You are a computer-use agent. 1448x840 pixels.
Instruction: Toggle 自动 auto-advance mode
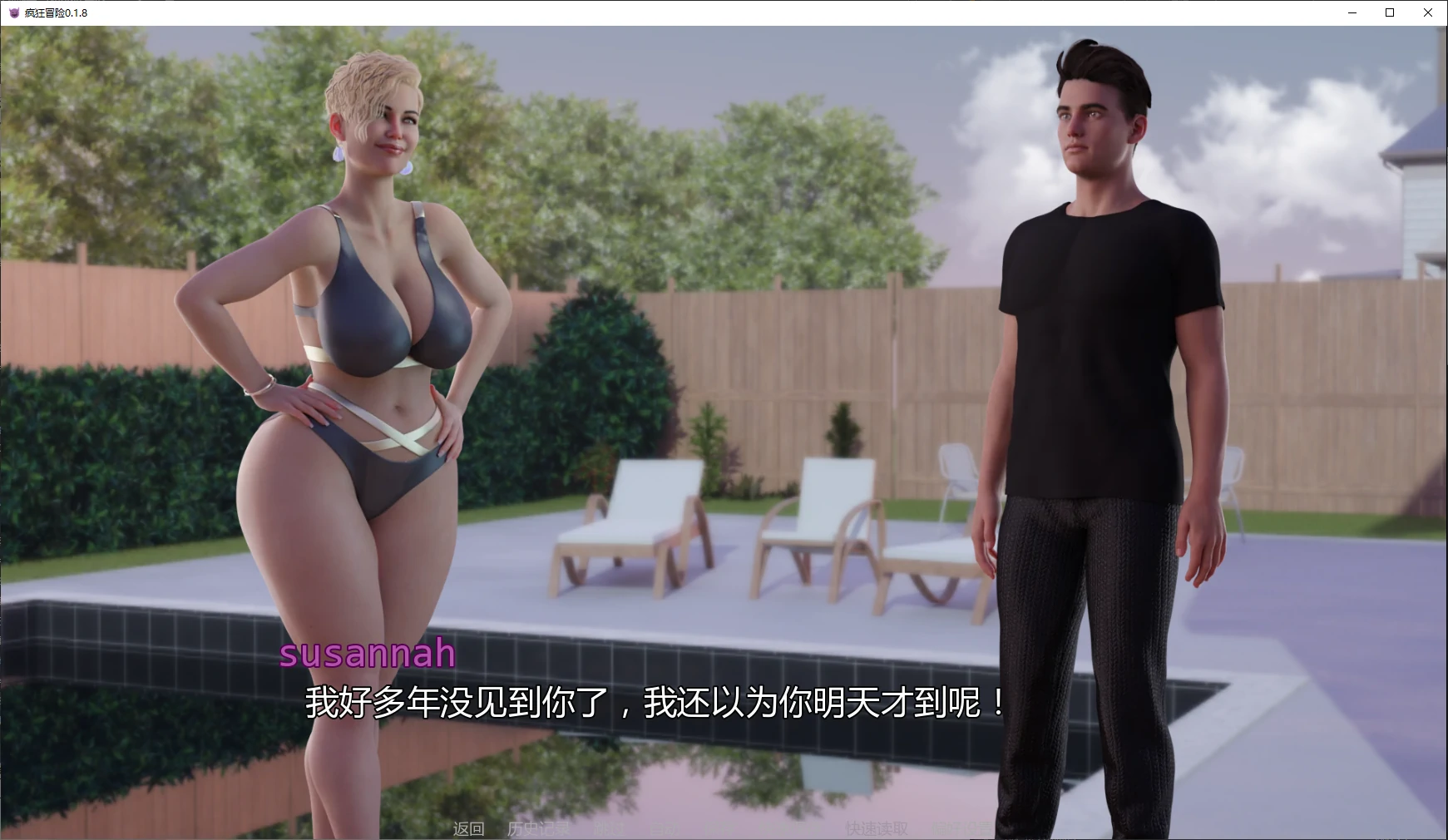coord(665,828)
